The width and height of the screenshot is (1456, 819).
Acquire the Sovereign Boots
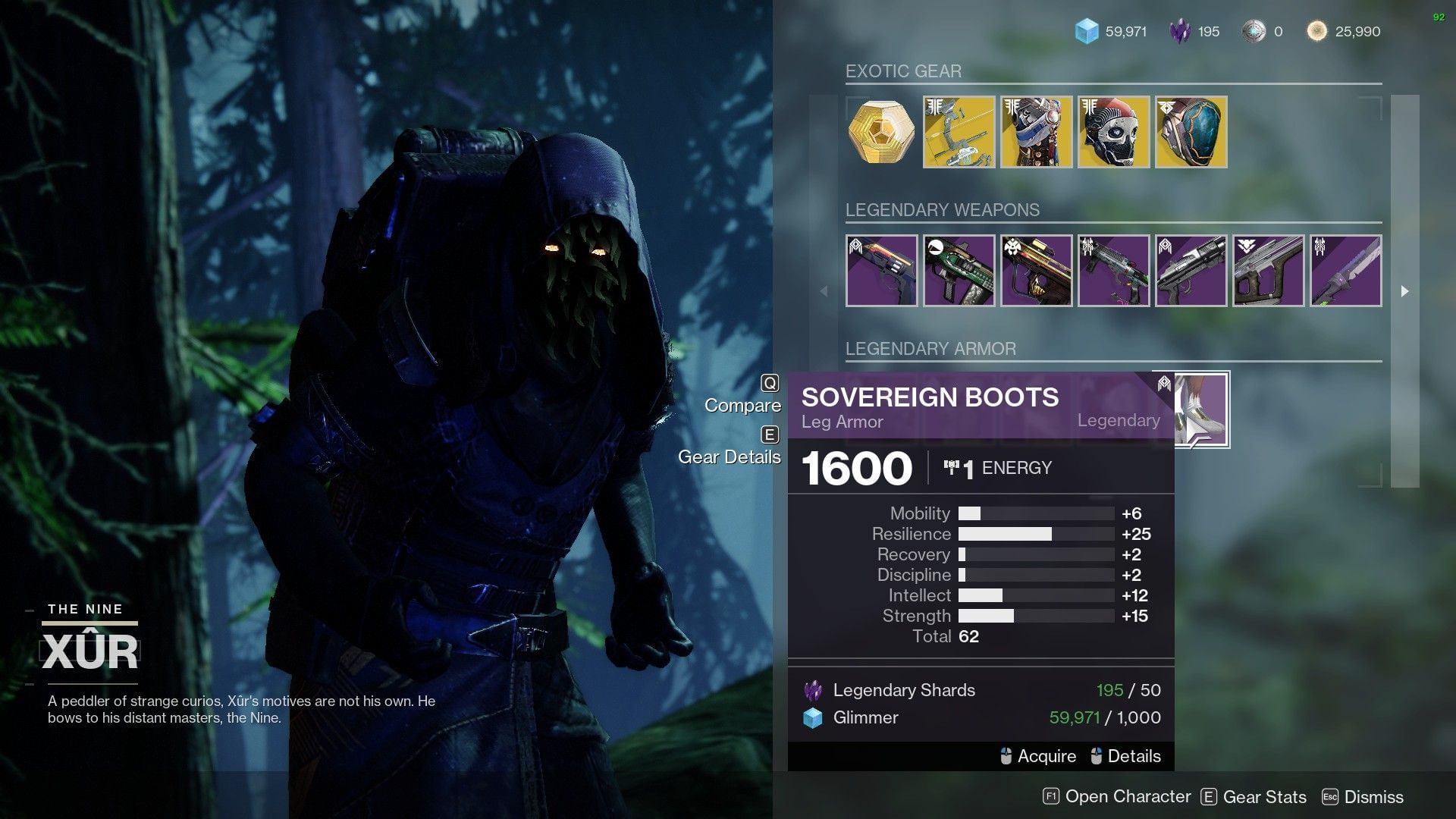tap(1047, 756)
